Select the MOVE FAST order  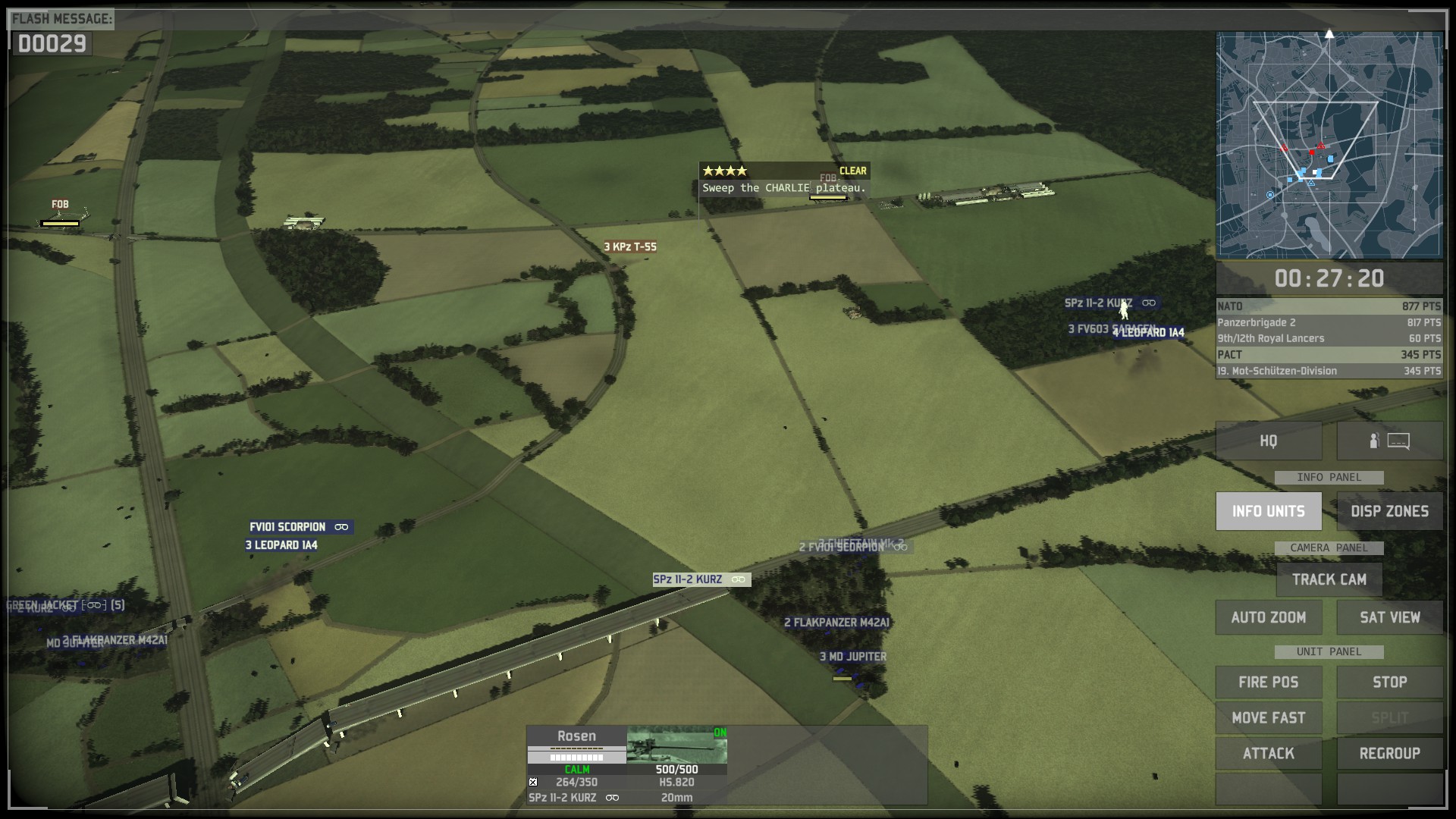(1268, 717)
